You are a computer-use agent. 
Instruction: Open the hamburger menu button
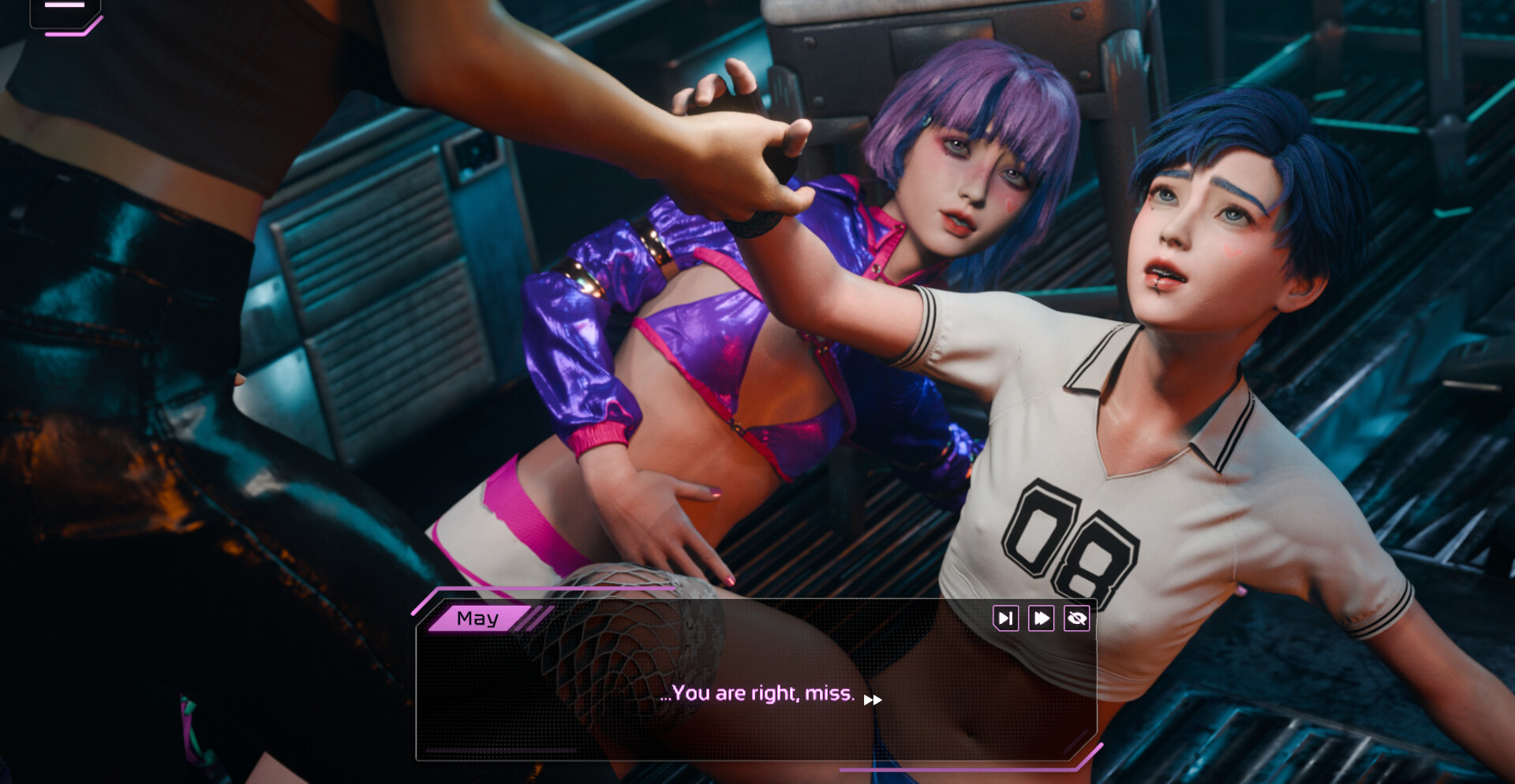click(65, 9)
